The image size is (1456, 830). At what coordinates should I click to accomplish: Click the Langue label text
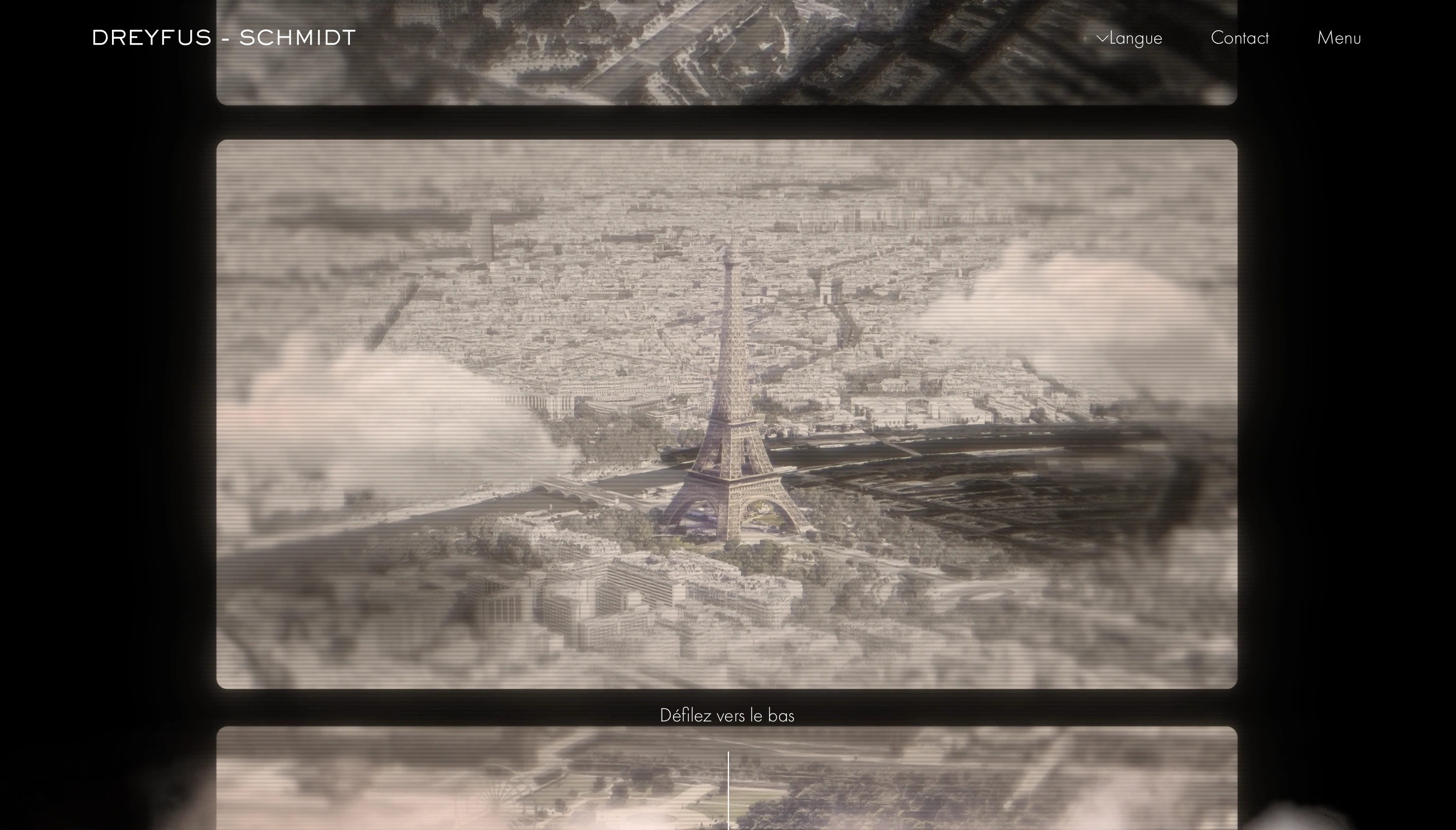1135,38
